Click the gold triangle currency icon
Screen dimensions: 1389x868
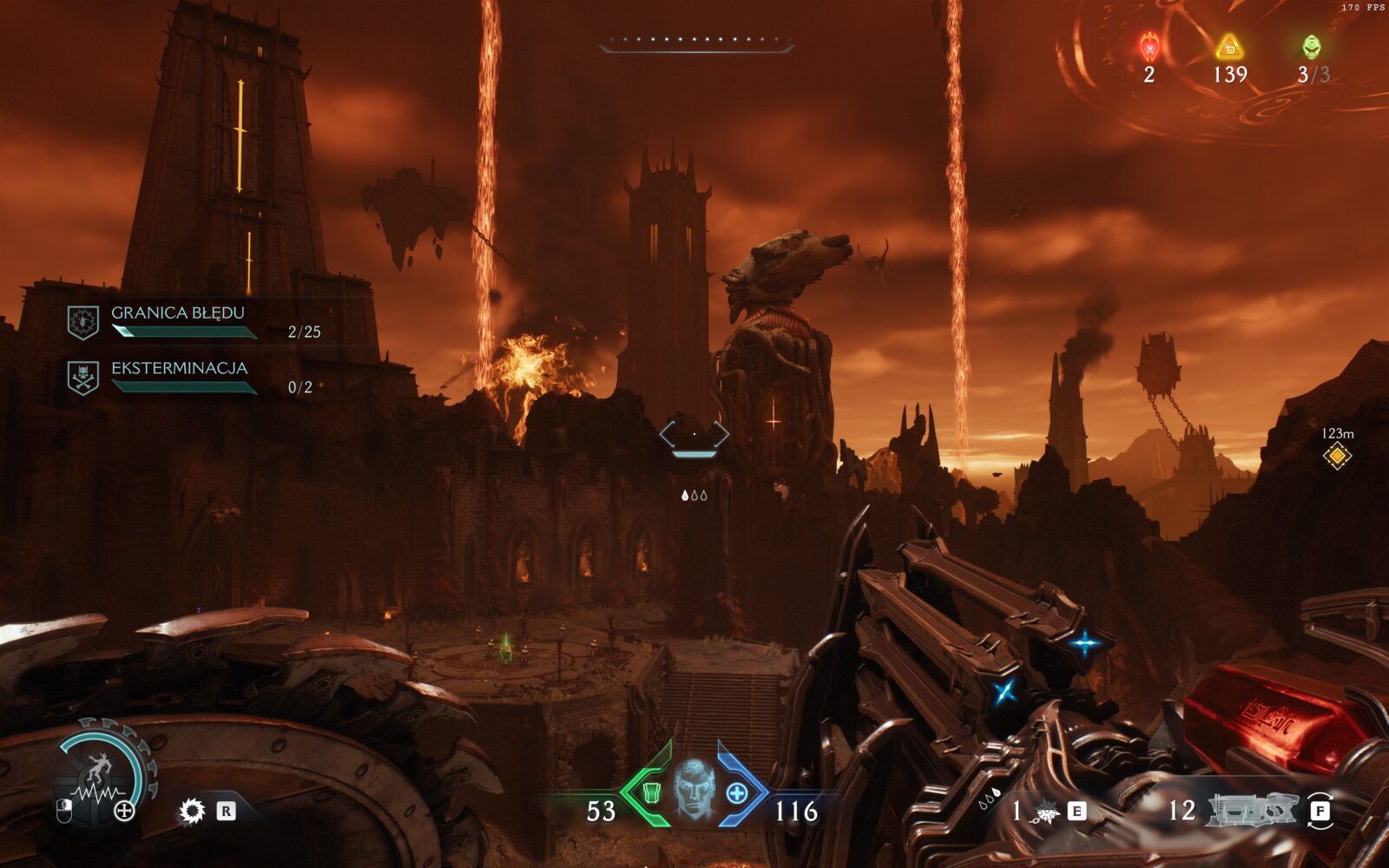(x=1229, y=46)
